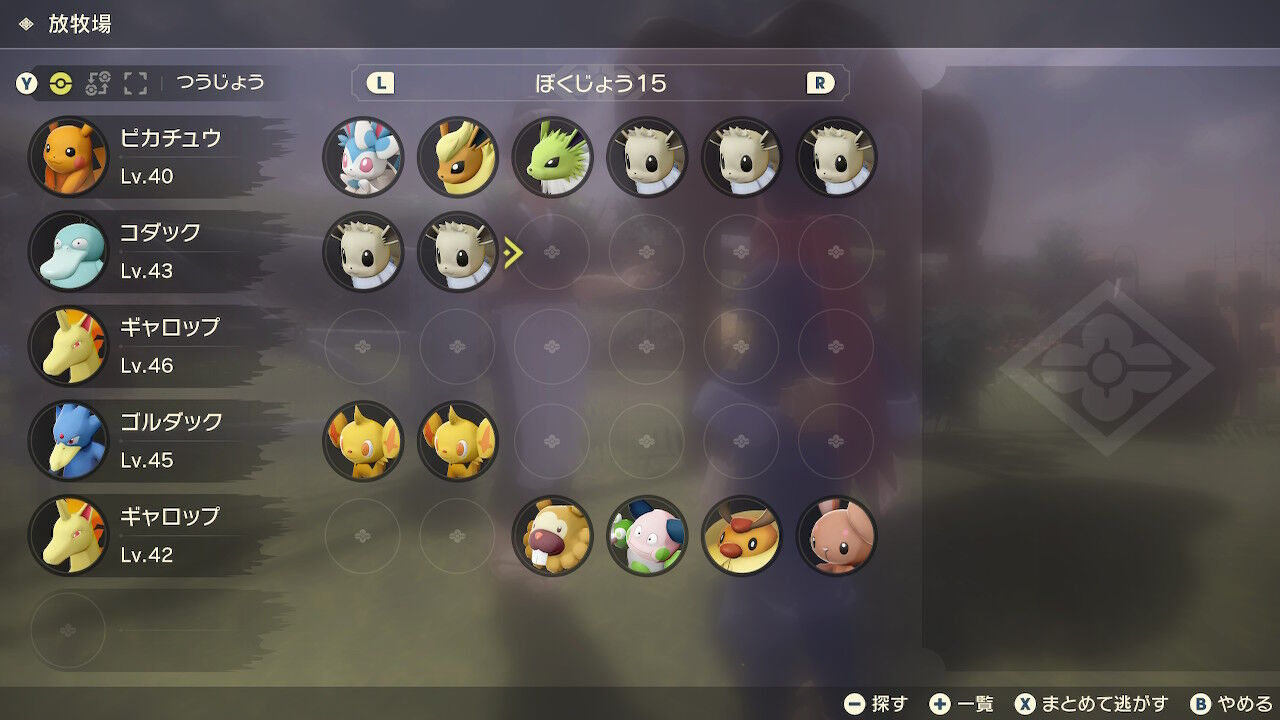Image resolution: width=1280 pixels, height=720 pixels.
Task: Select the Flareon in the top row
Action: tap(458, 157)
